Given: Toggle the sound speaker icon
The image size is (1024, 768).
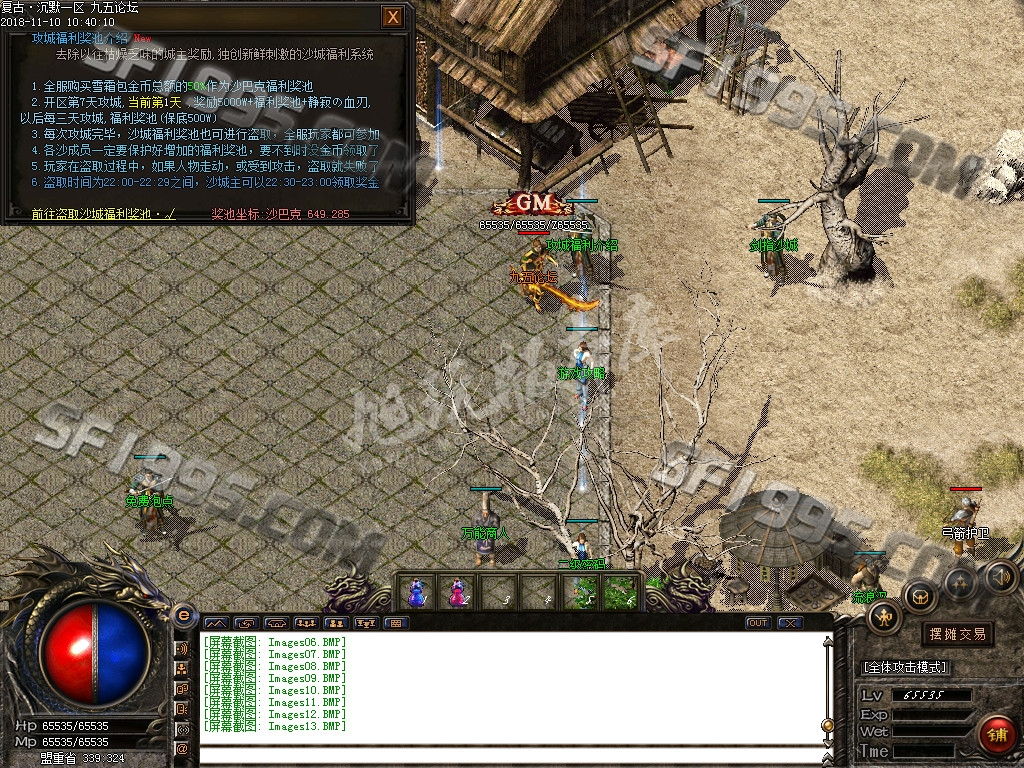Looking at the screenshot, I should click(x=1001, y=576).
